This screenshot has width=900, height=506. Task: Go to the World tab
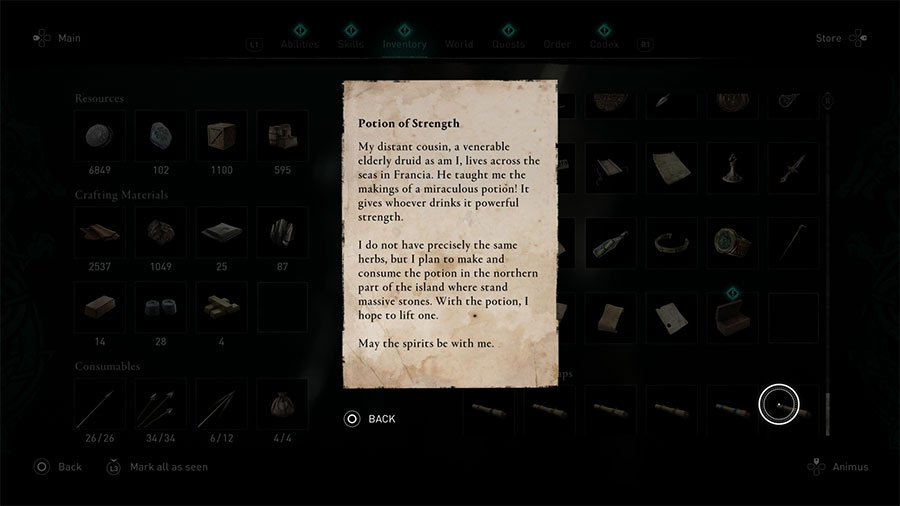click(459, 44)
